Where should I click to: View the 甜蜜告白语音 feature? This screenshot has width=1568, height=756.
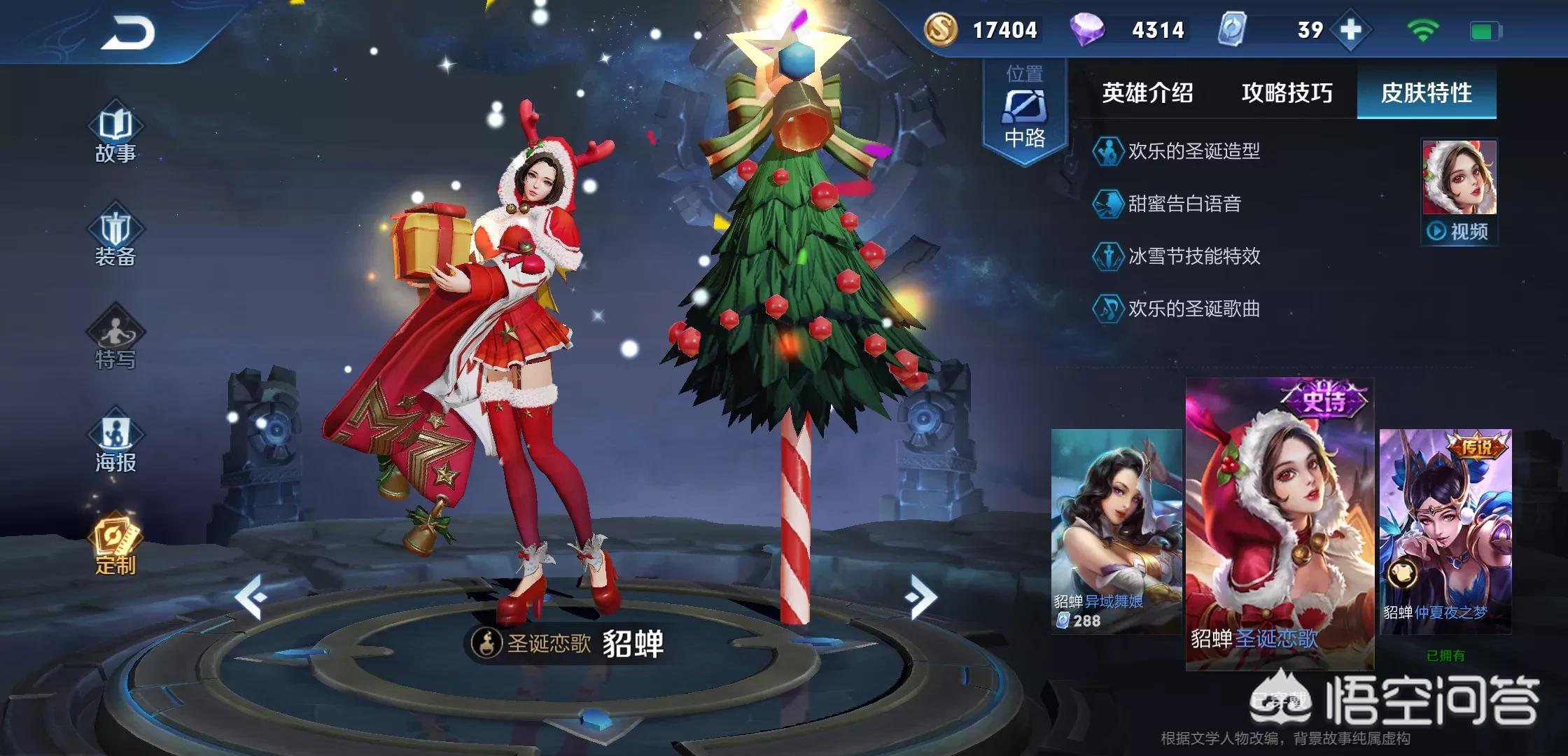tap(1184, 204)
